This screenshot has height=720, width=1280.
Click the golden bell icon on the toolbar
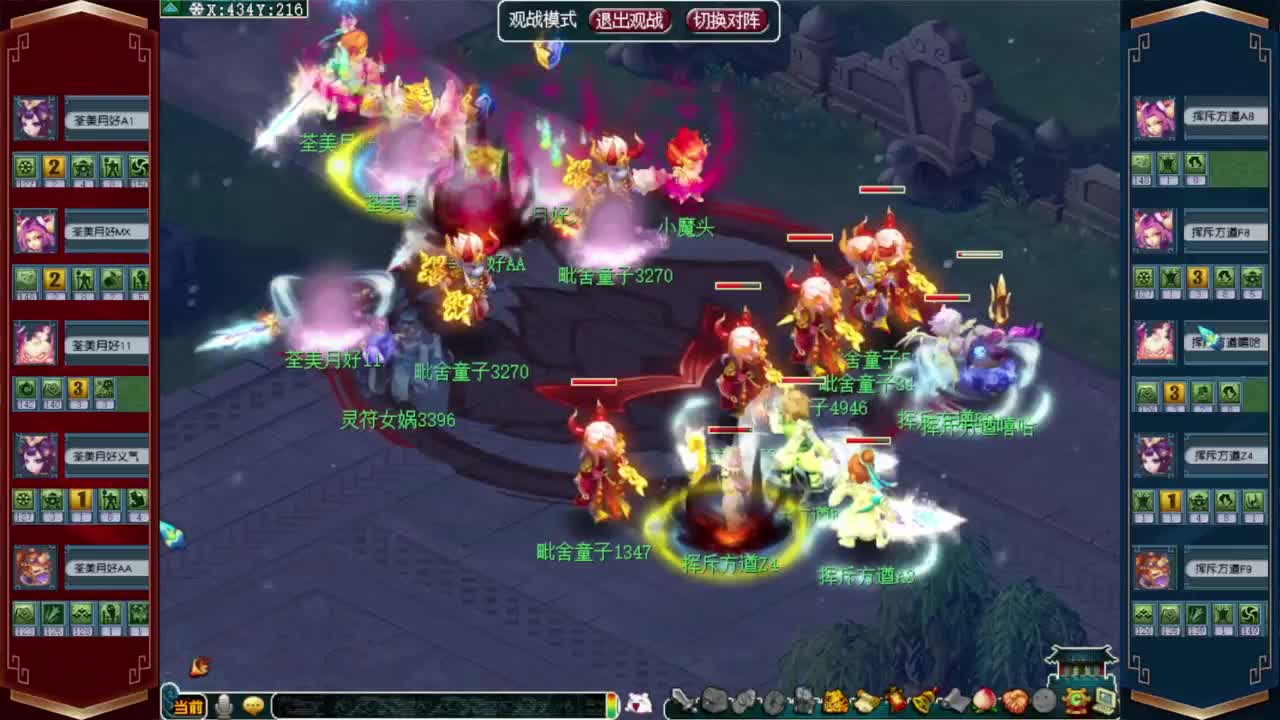point(921,700)
